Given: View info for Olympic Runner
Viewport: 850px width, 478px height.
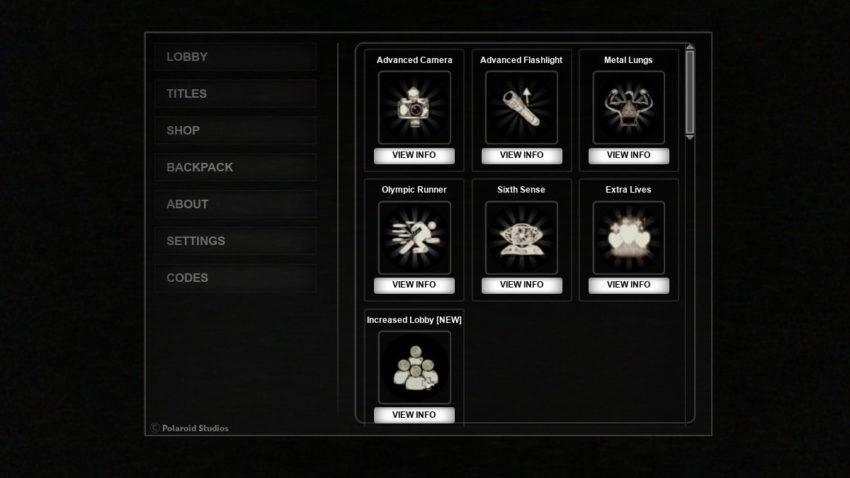Looking at the screenshot, I should (x=414, y=285).
